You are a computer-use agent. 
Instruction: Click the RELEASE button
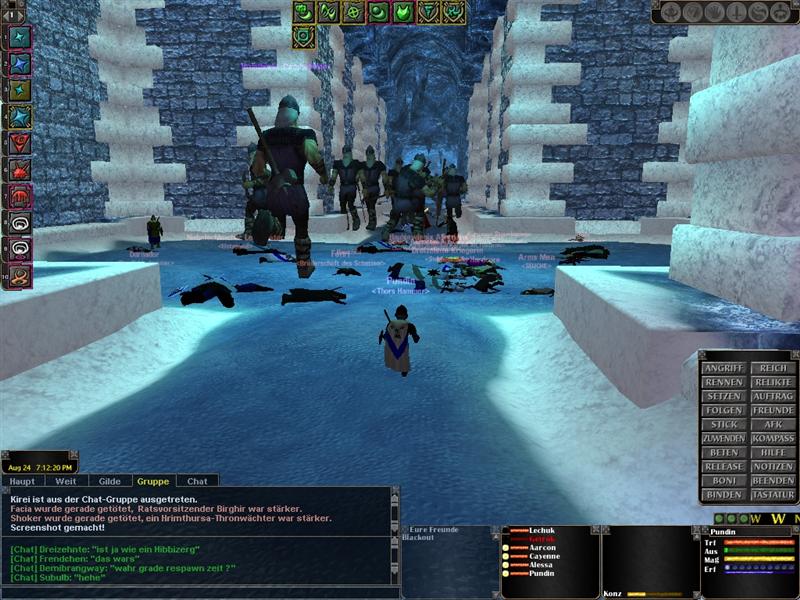(x=723, y=466)
